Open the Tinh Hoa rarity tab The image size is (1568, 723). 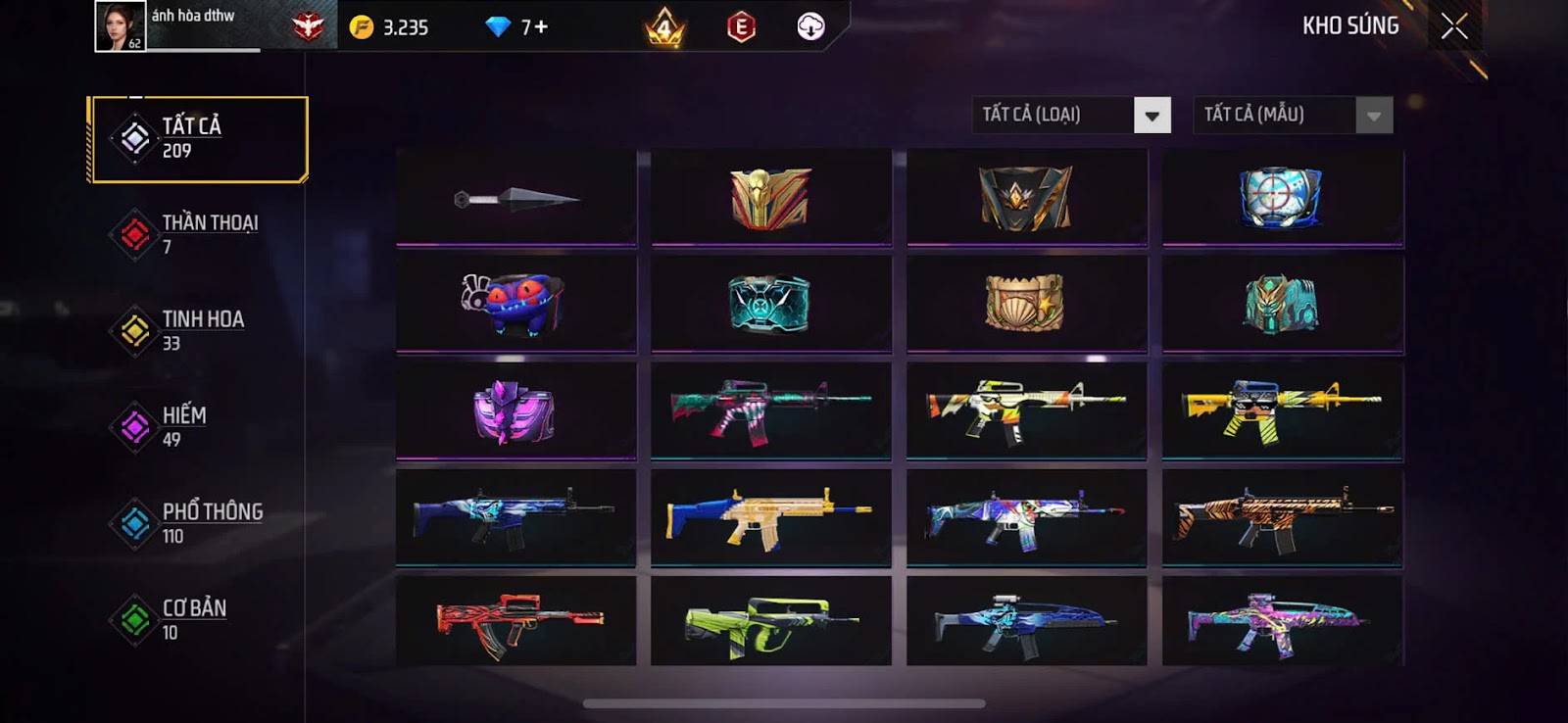click(198, 330)
